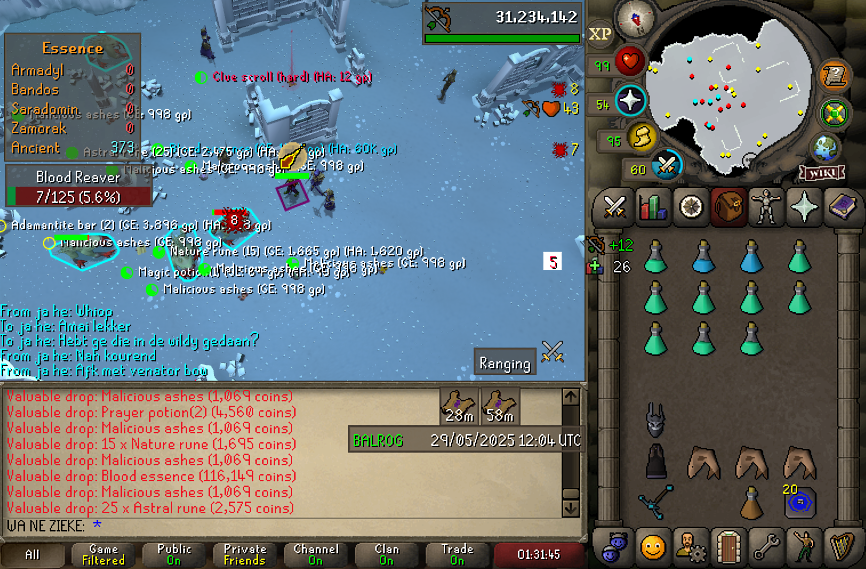Click the compass to face north

tap(636, 17)
